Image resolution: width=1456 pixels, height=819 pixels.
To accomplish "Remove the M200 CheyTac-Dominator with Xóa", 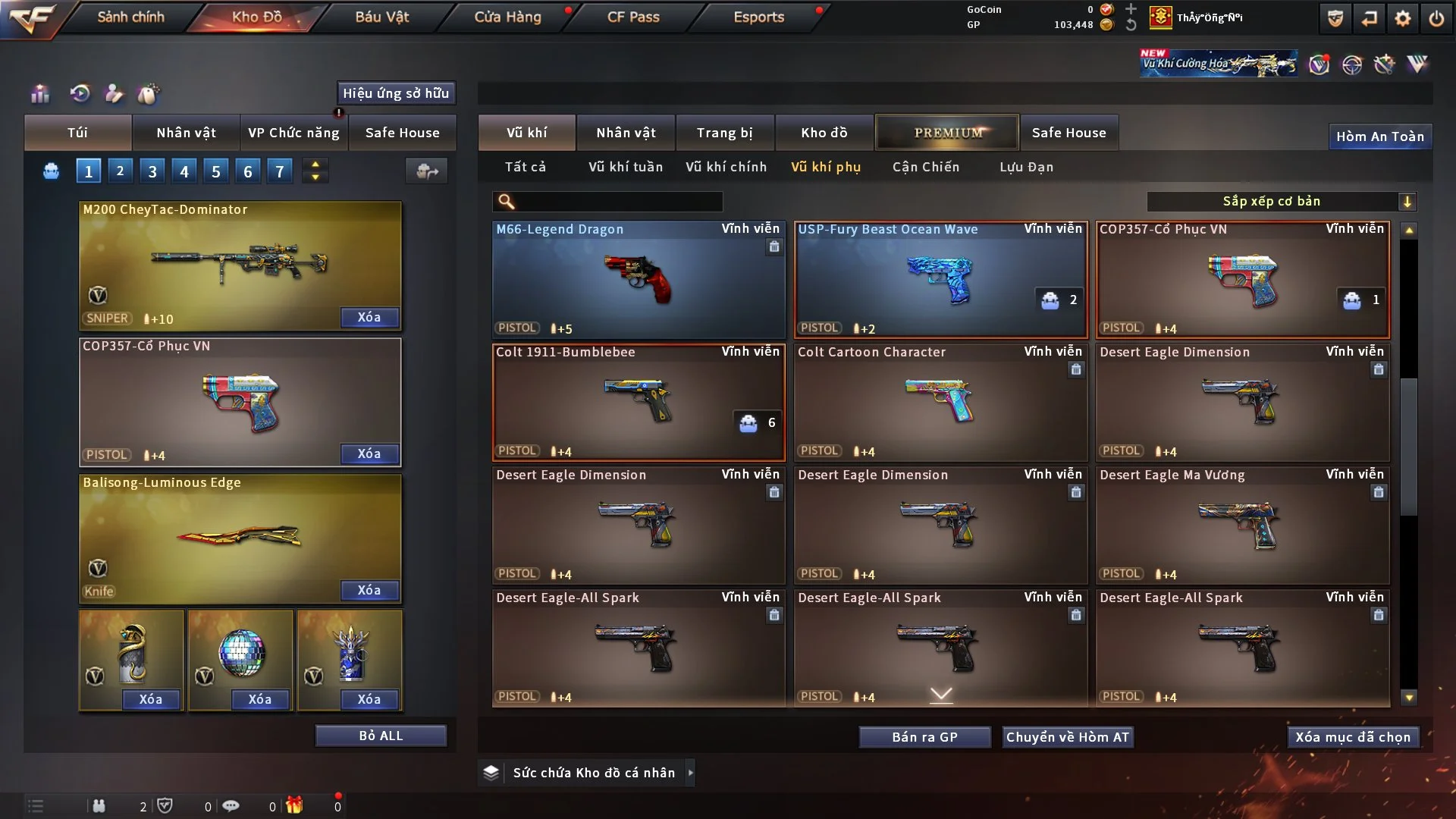I will (x=369, y=317).
